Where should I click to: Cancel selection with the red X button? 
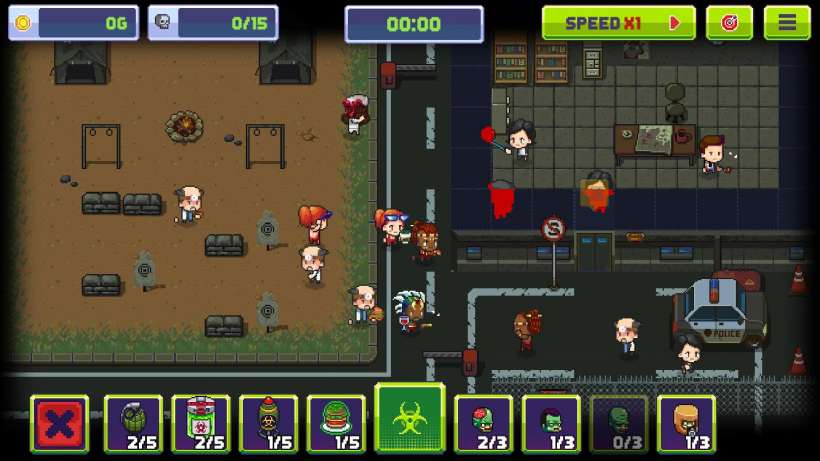click(x=59, y=423)
